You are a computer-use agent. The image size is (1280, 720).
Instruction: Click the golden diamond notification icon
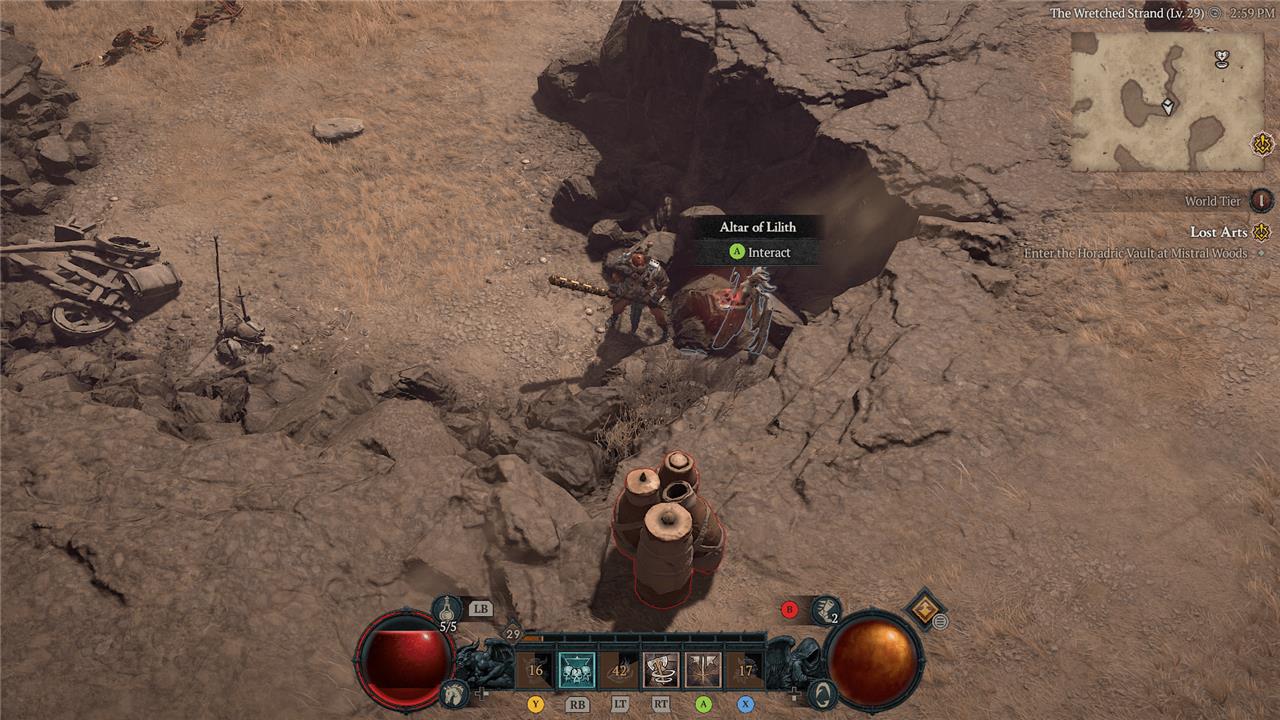(924, 607)
